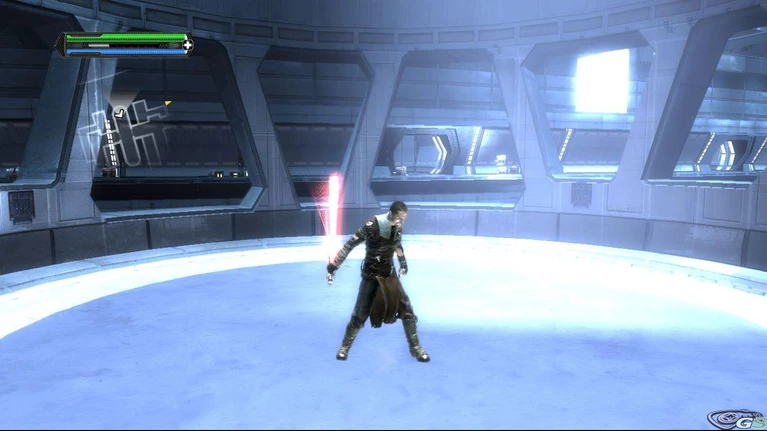Click the white plus icon beside health bar
The height and width of the screenshot is (431, 767).
point(187,45)
